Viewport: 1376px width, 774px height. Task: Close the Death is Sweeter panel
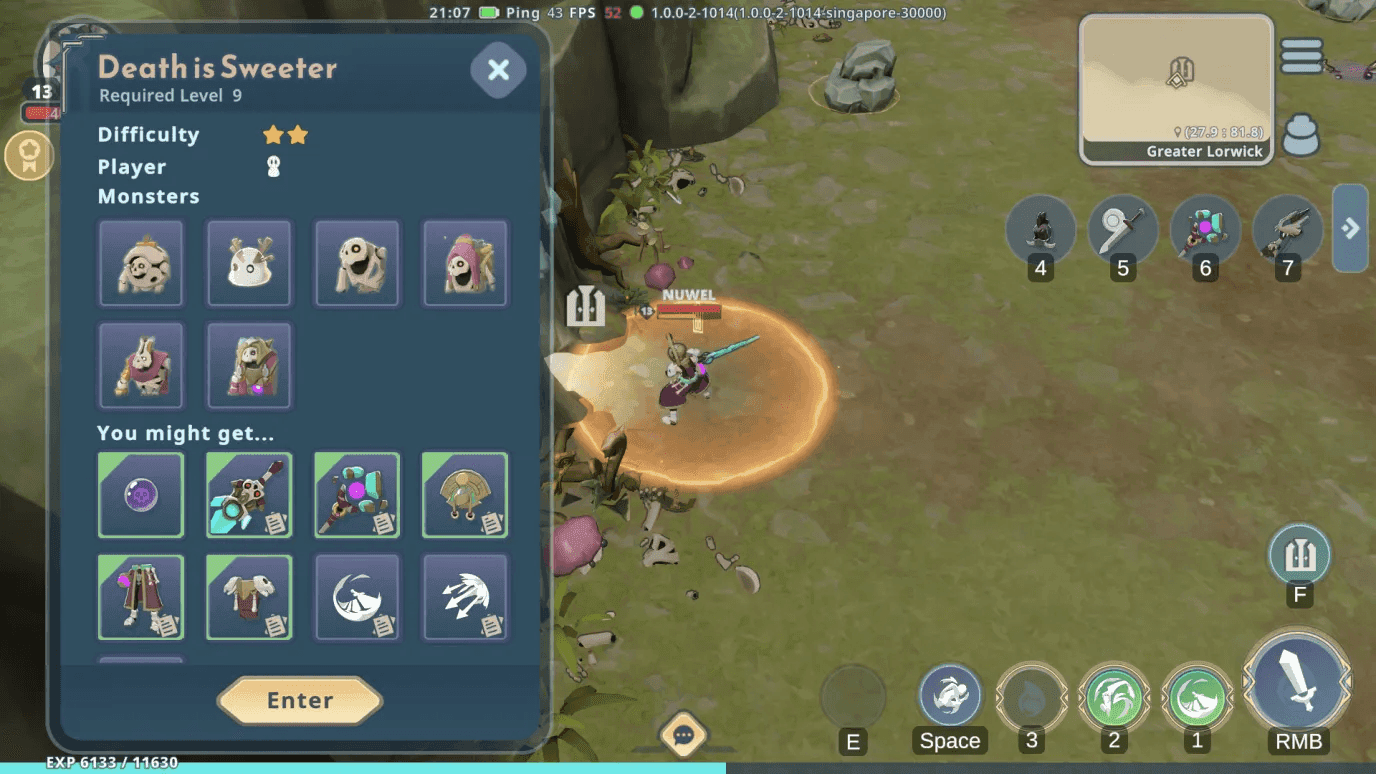[x=498, y=69]
